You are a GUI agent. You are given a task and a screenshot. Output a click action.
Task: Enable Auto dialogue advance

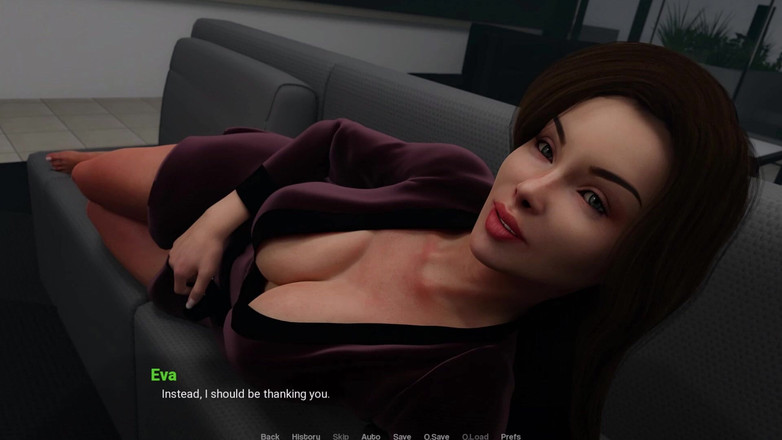pyautogui.click(x=370, y=436)
